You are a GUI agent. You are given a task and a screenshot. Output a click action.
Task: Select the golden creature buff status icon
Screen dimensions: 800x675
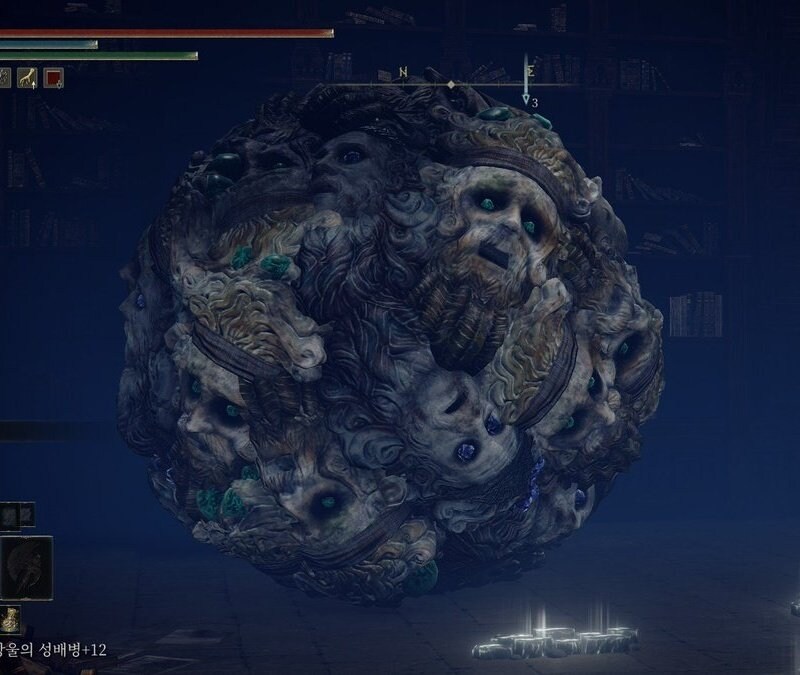pyautogui.click(x=27, y=77)
